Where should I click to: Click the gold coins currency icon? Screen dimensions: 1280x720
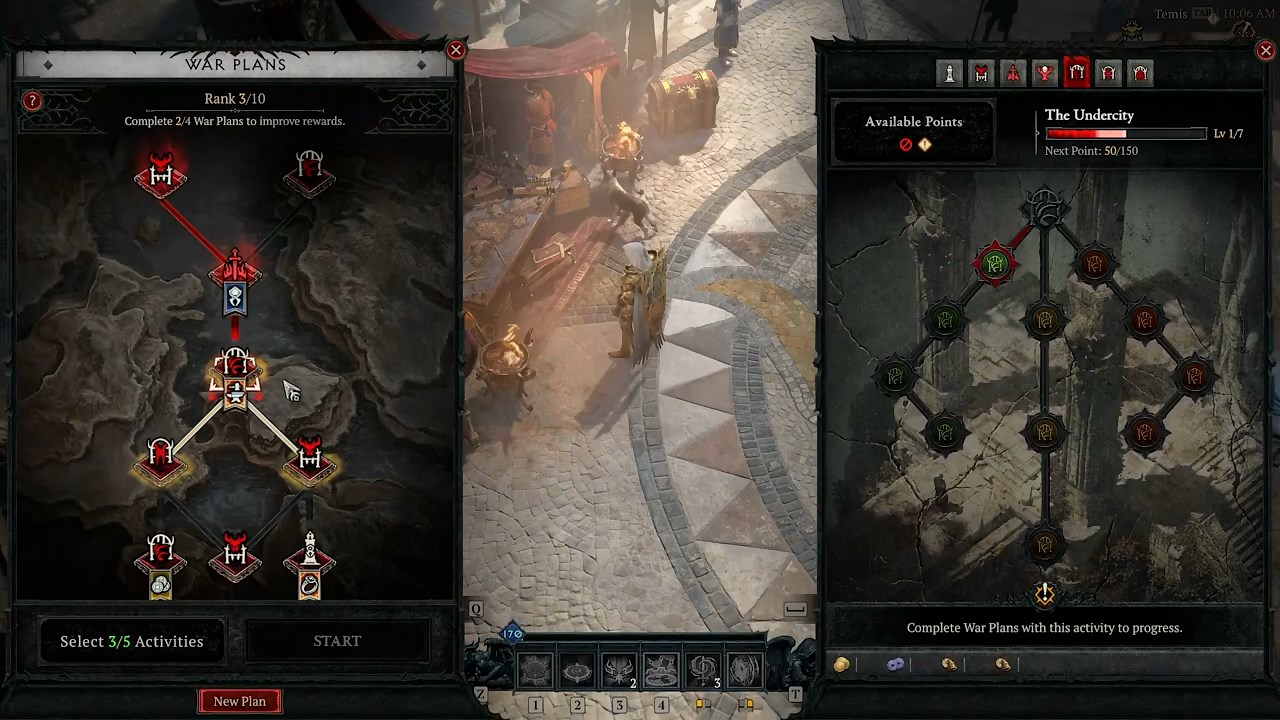pyautogui.click(x=842, y=664)
